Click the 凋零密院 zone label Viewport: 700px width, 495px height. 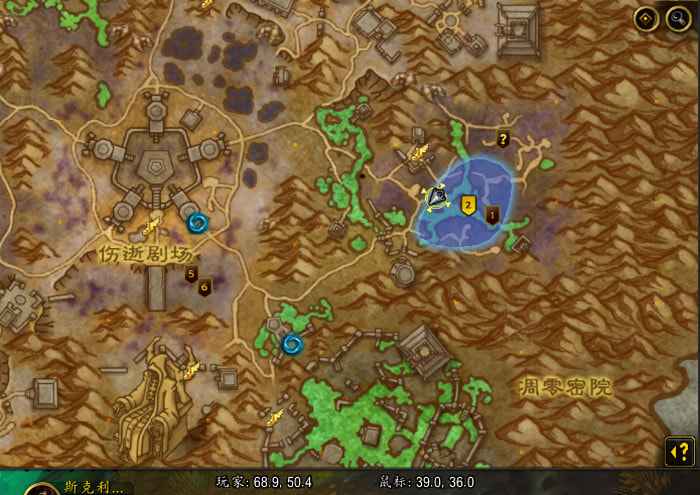tap(565, 386)
